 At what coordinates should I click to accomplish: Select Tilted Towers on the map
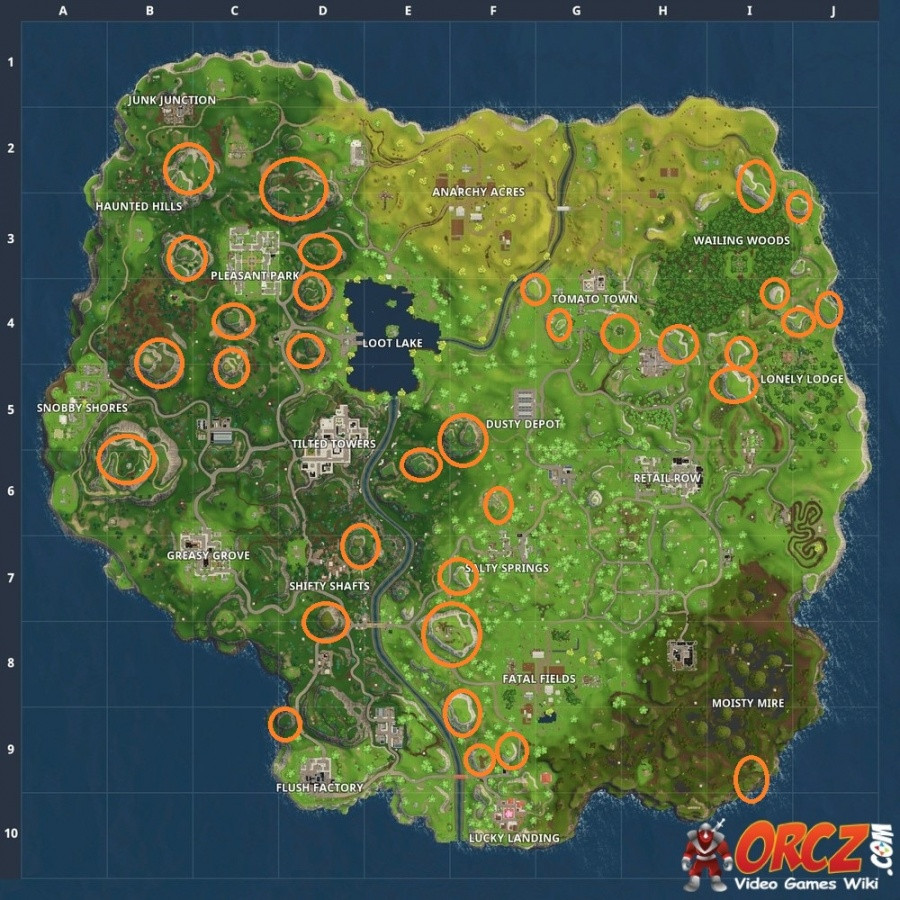click(x=334, y=444)
